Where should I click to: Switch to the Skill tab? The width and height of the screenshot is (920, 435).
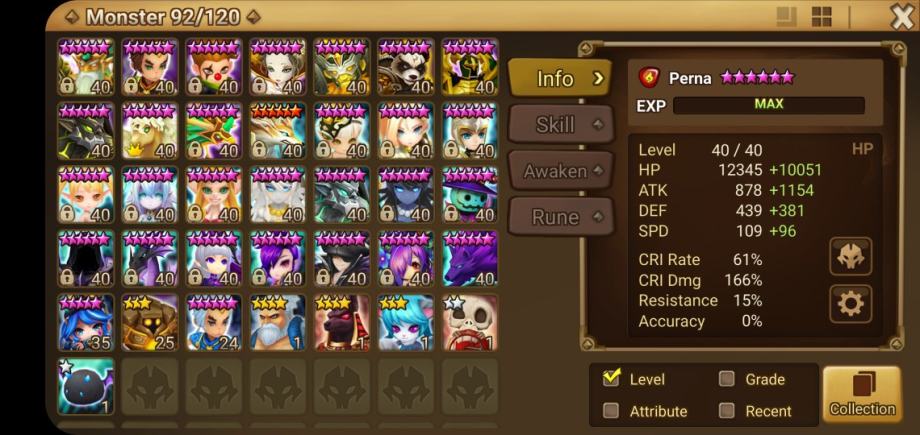click(x=560, y=125)
